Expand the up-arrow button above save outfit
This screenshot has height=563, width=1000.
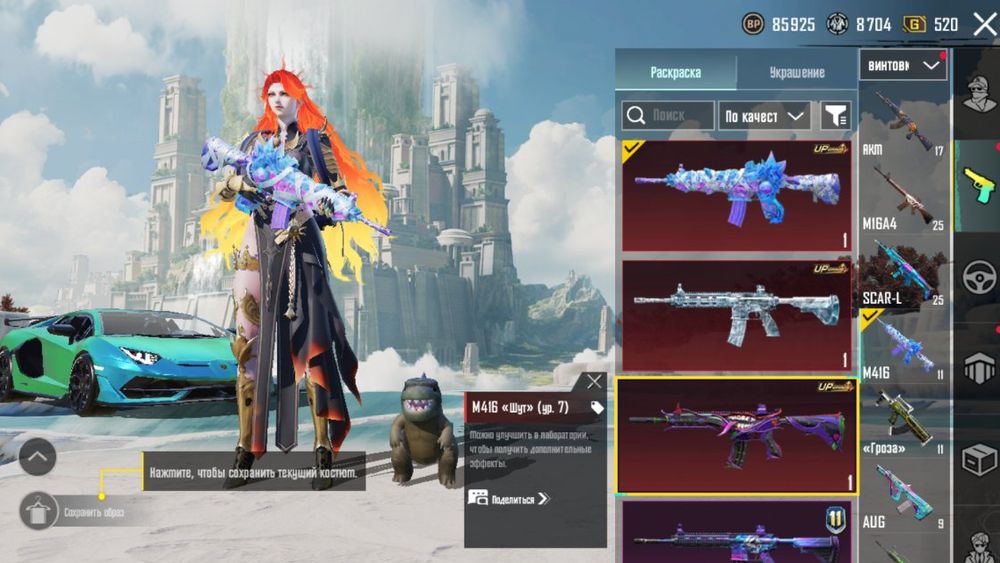37,459
